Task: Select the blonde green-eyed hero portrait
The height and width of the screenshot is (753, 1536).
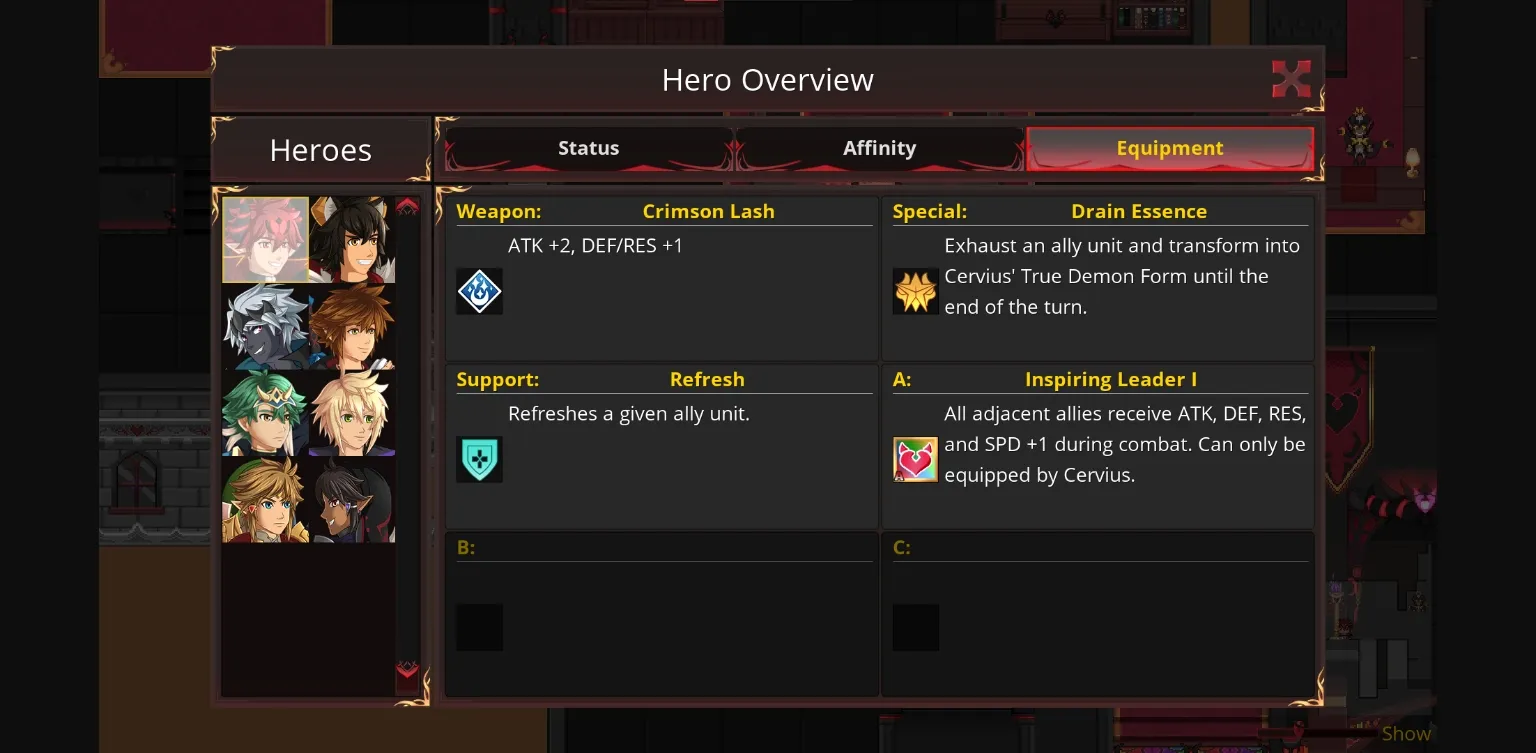Action: click(x=350, y=411)
